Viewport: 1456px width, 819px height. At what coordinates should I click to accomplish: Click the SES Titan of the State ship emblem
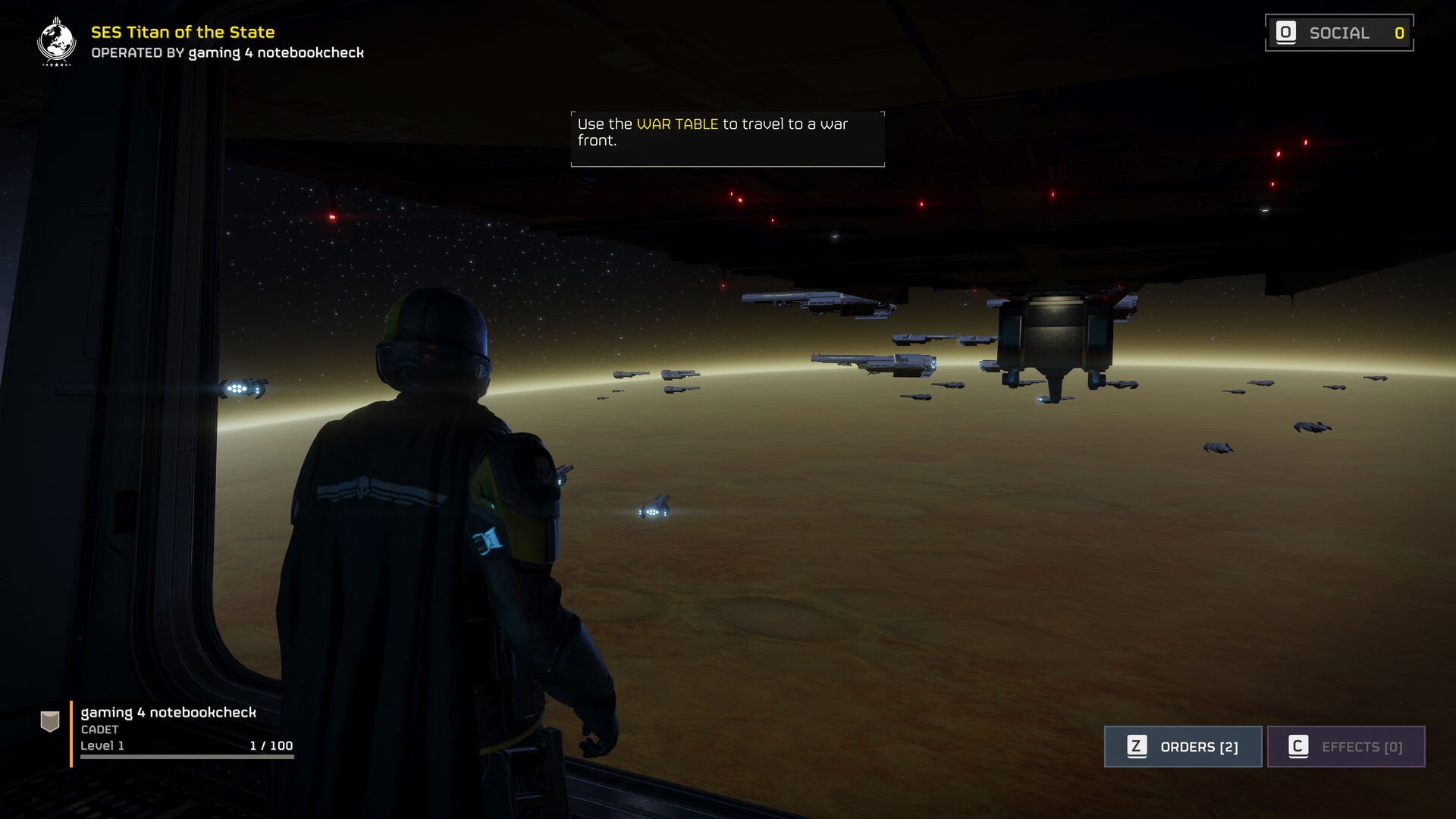[x=57, y=42]
